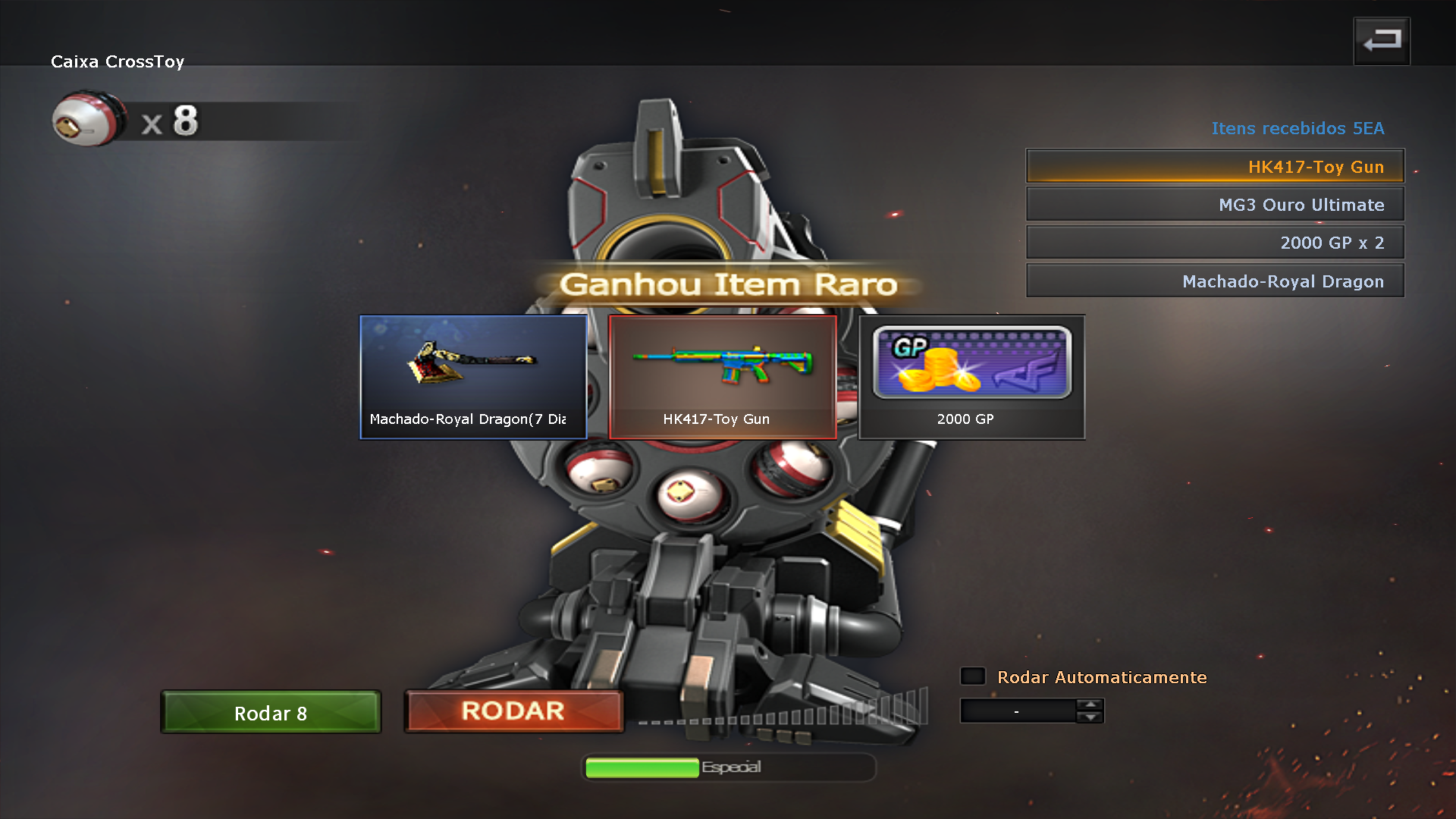Screen dimensions: 1456x819
Task: Click the auto-spin count field
Action: pyautogui.click(x=1017, y=711)
